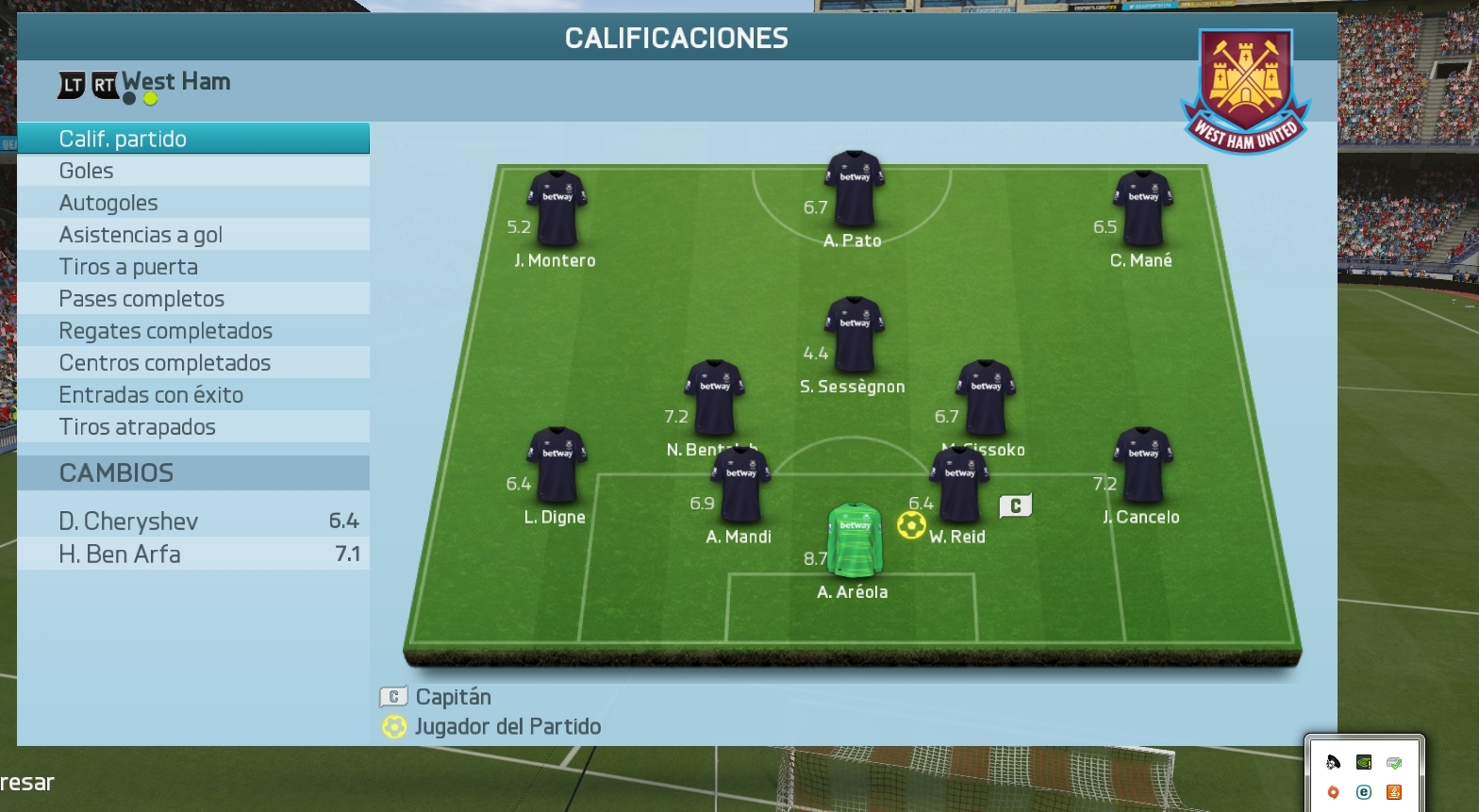Select substitute D. Cheryshev row
This screenshot has height=812, width=1479.
click(193, 521)
